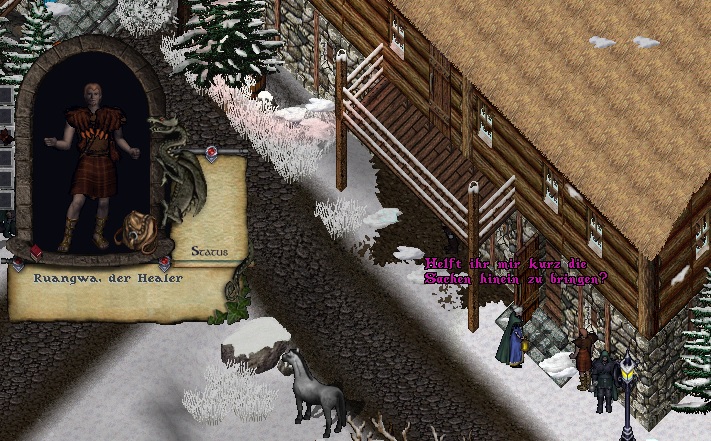Open the red spellbook beside the character's feet
This screenshot has height=441, width=711.
tap(36, 250)
